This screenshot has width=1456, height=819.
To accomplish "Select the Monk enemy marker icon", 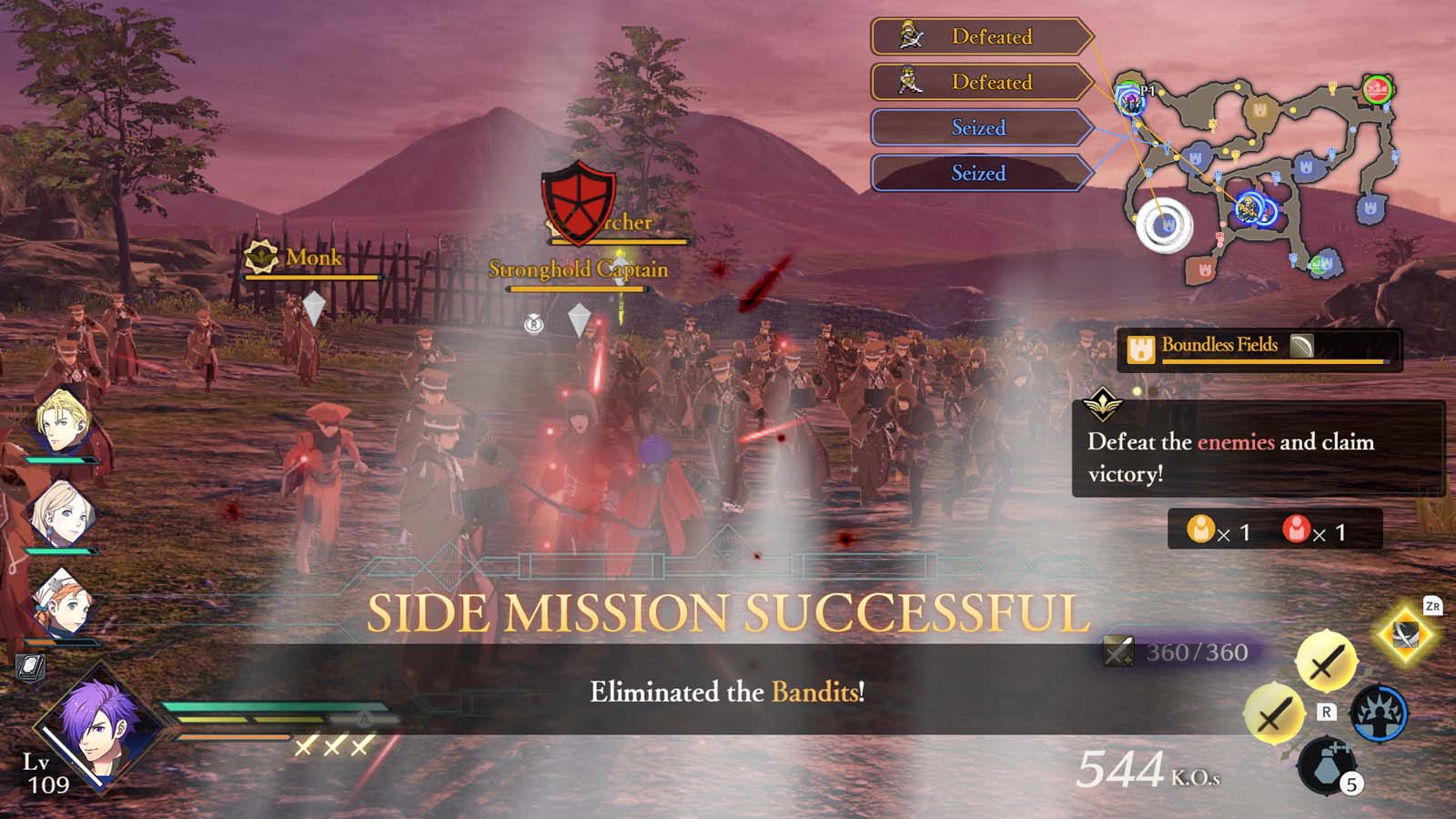I will 262,258.
